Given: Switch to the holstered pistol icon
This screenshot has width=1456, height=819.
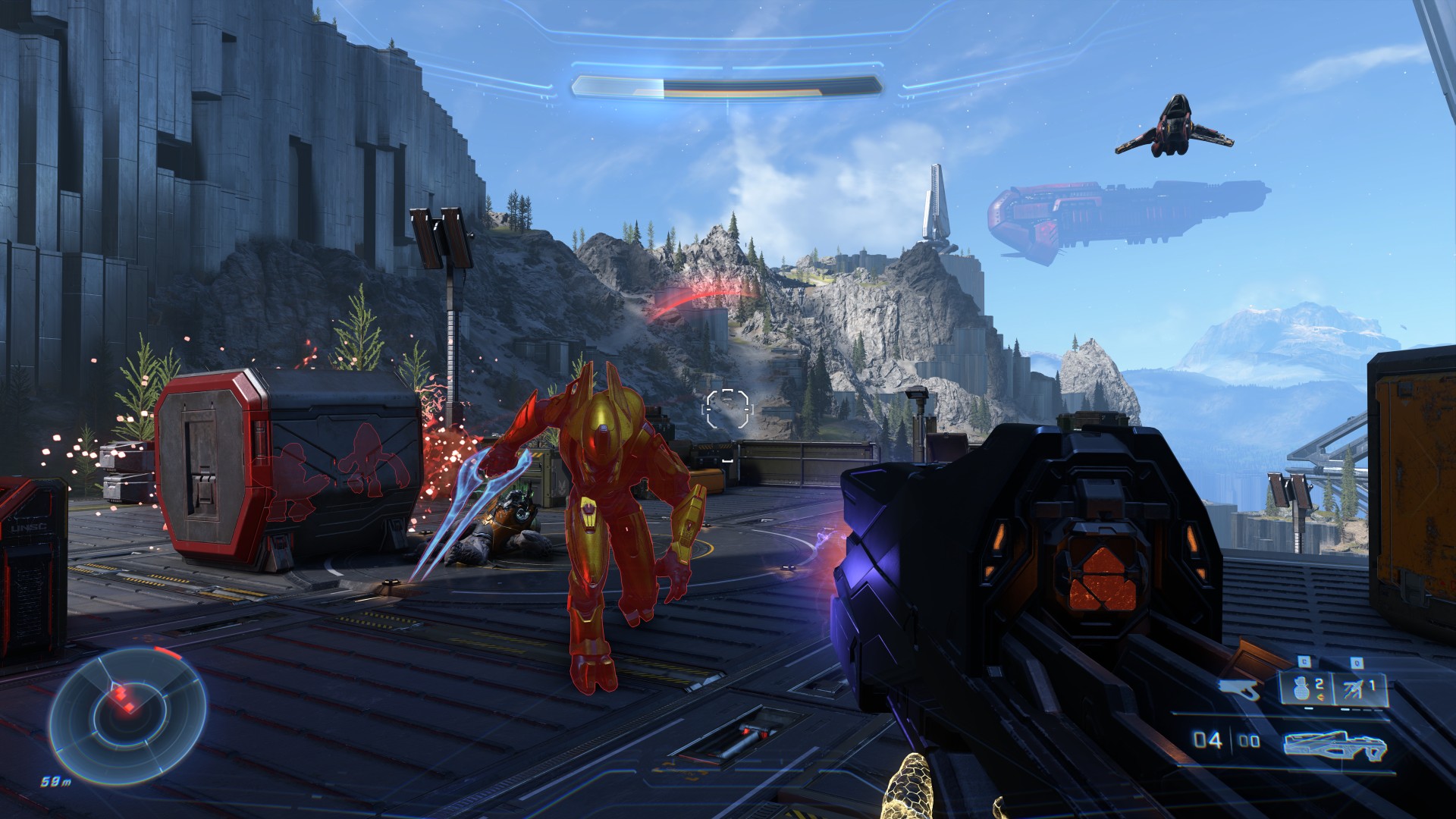Looking at the screenshot, I should coord(1239,689).
